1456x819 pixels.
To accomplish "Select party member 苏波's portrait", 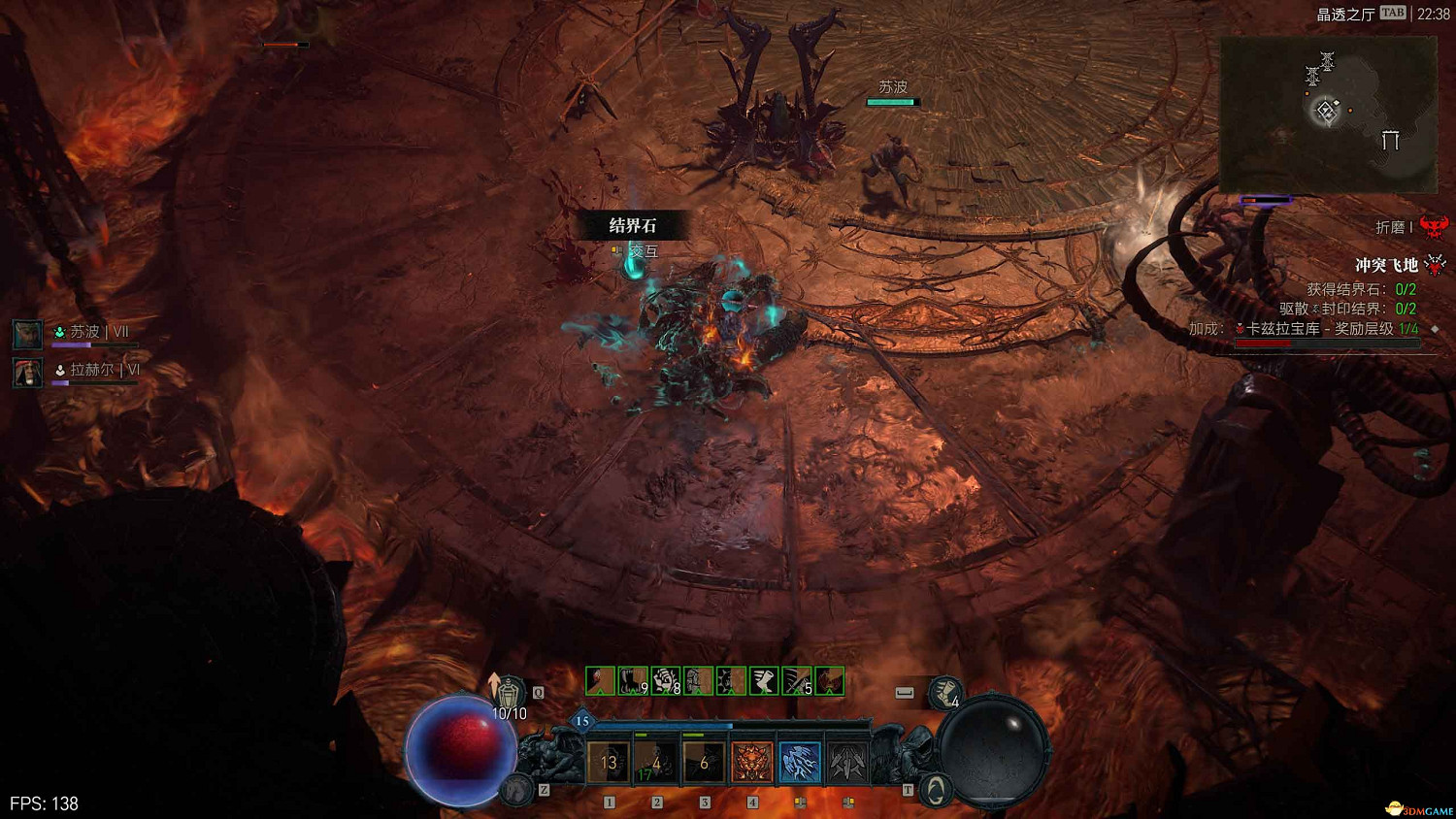I will tap(27, 334).
